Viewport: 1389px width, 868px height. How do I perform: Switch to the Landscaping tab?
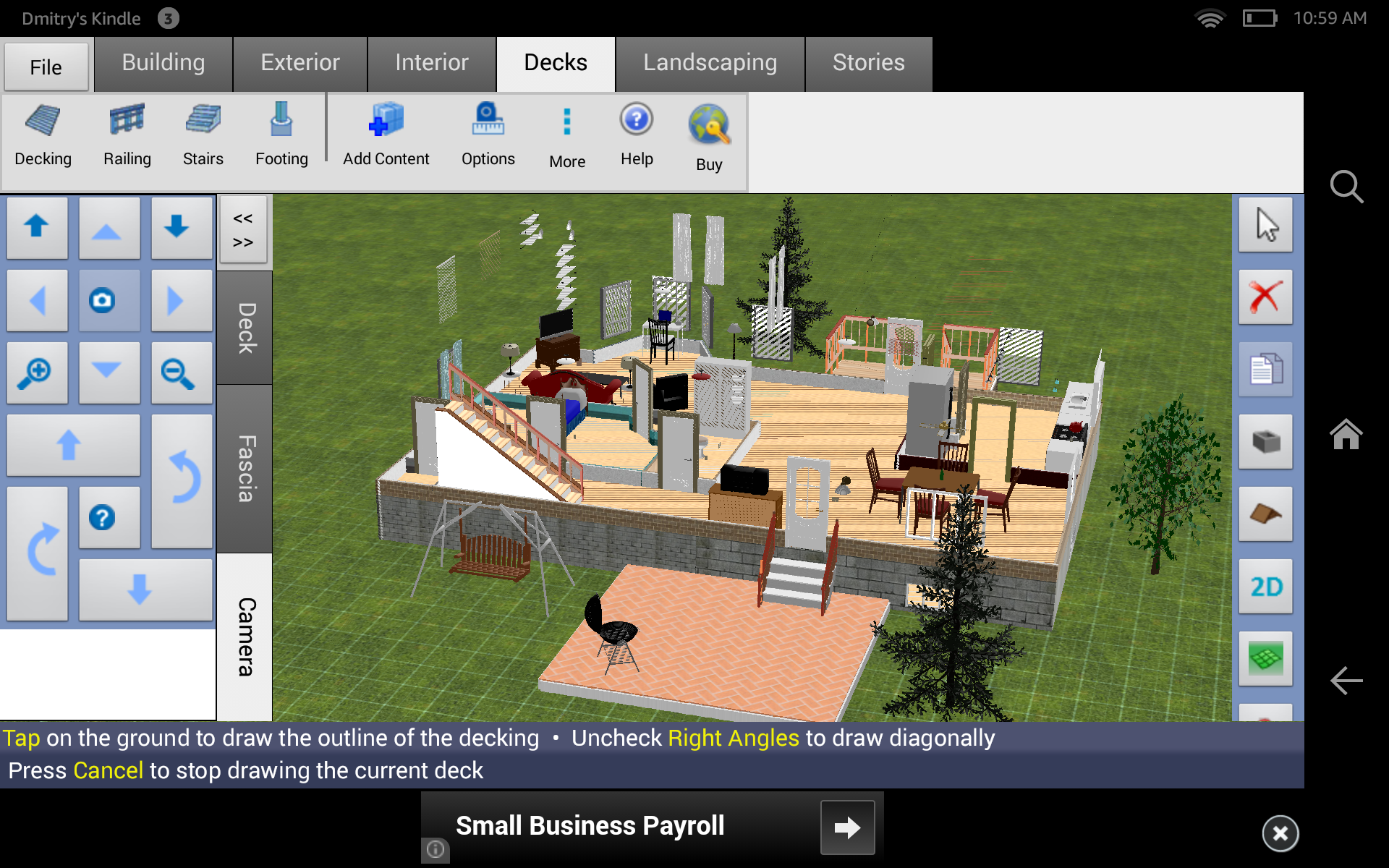pyautogui.click(x=710, y=64)
